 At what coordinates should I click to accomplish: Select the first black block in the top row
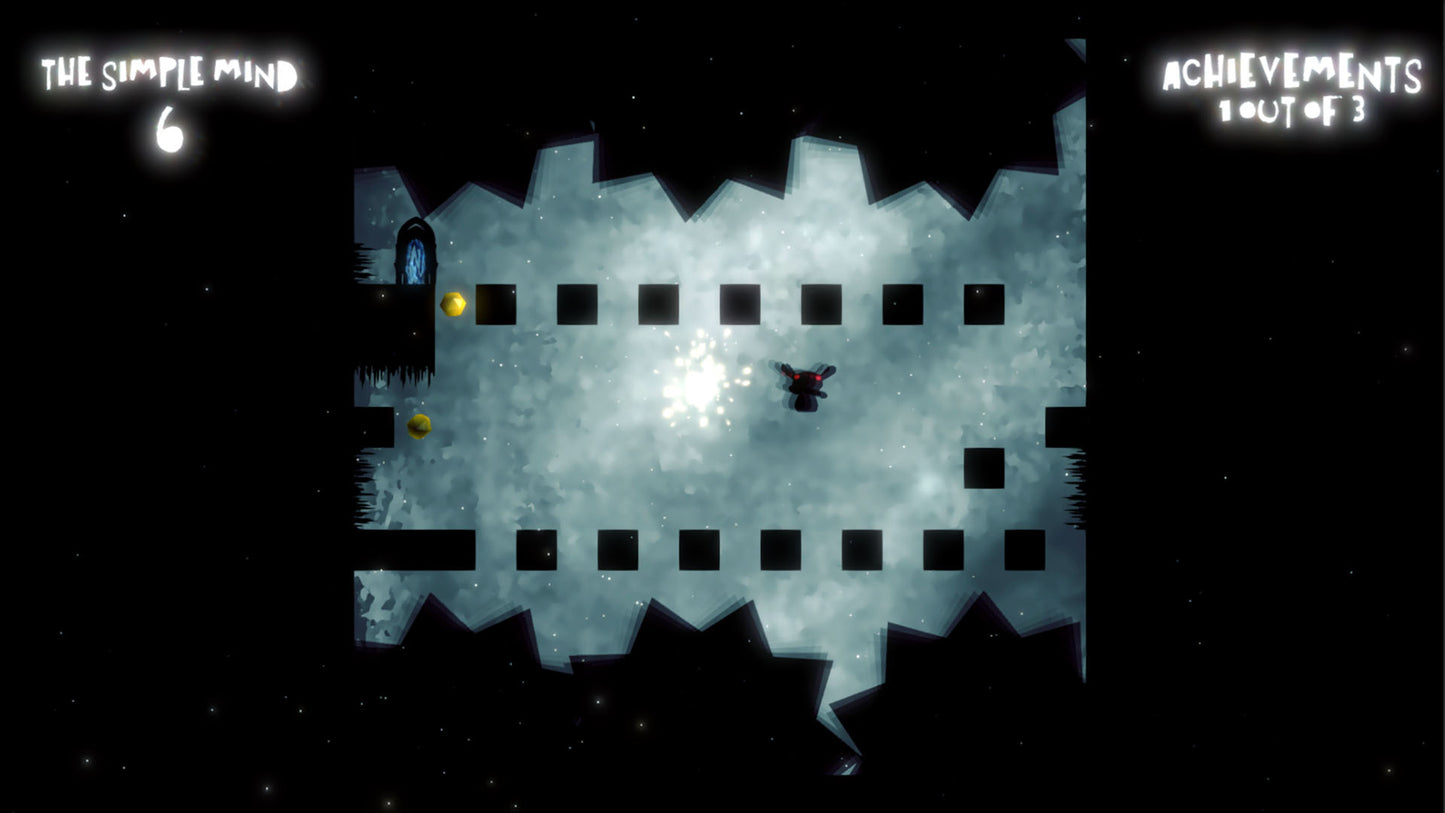point(497,303)
